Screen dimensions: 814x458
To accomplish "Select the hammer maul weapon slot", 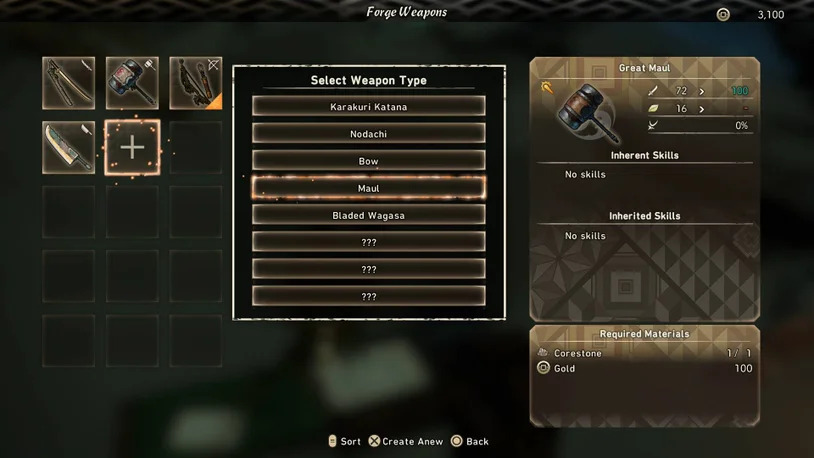I will [132, 83].
